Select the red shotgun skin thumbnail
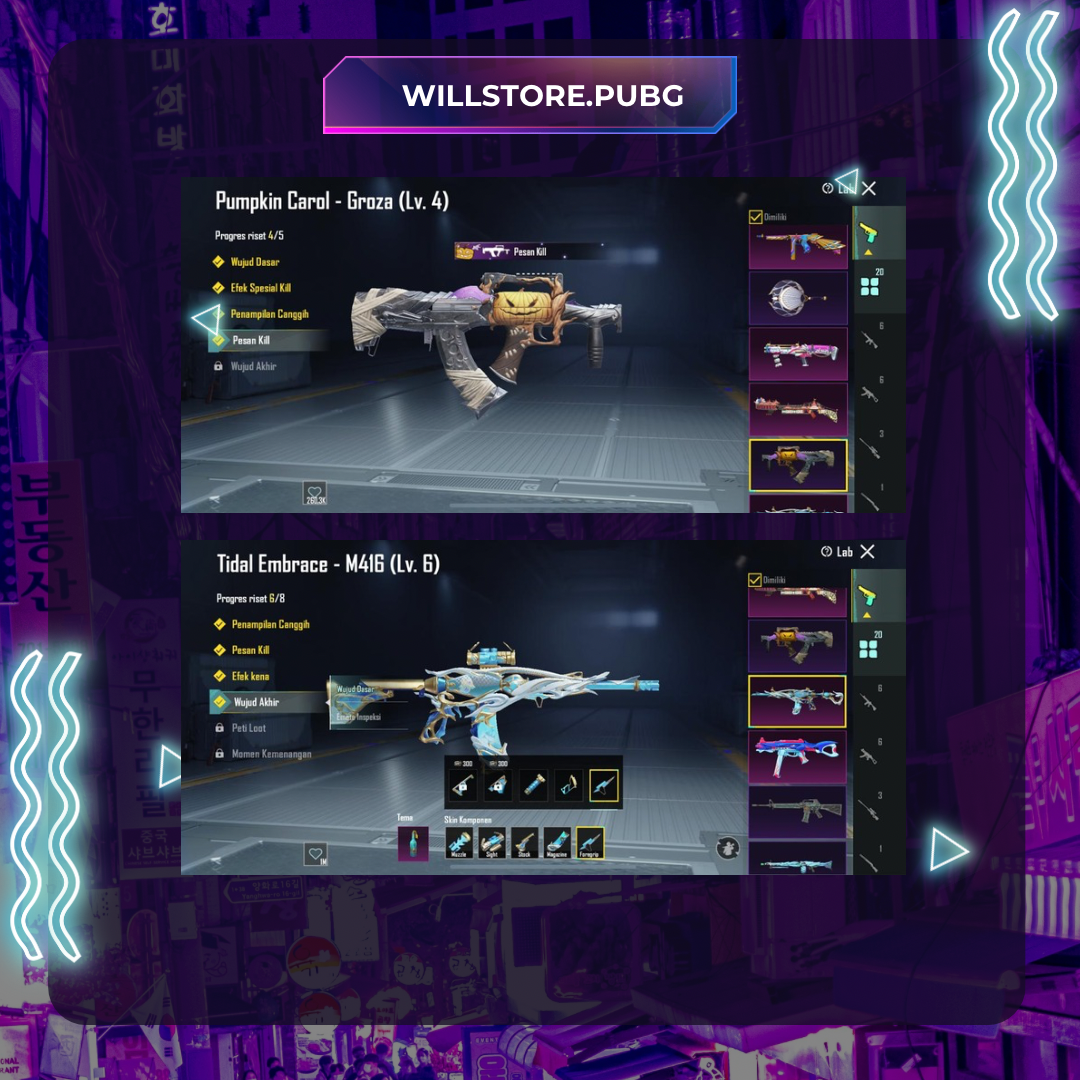 pyautogui.click(x=798, y=409)
